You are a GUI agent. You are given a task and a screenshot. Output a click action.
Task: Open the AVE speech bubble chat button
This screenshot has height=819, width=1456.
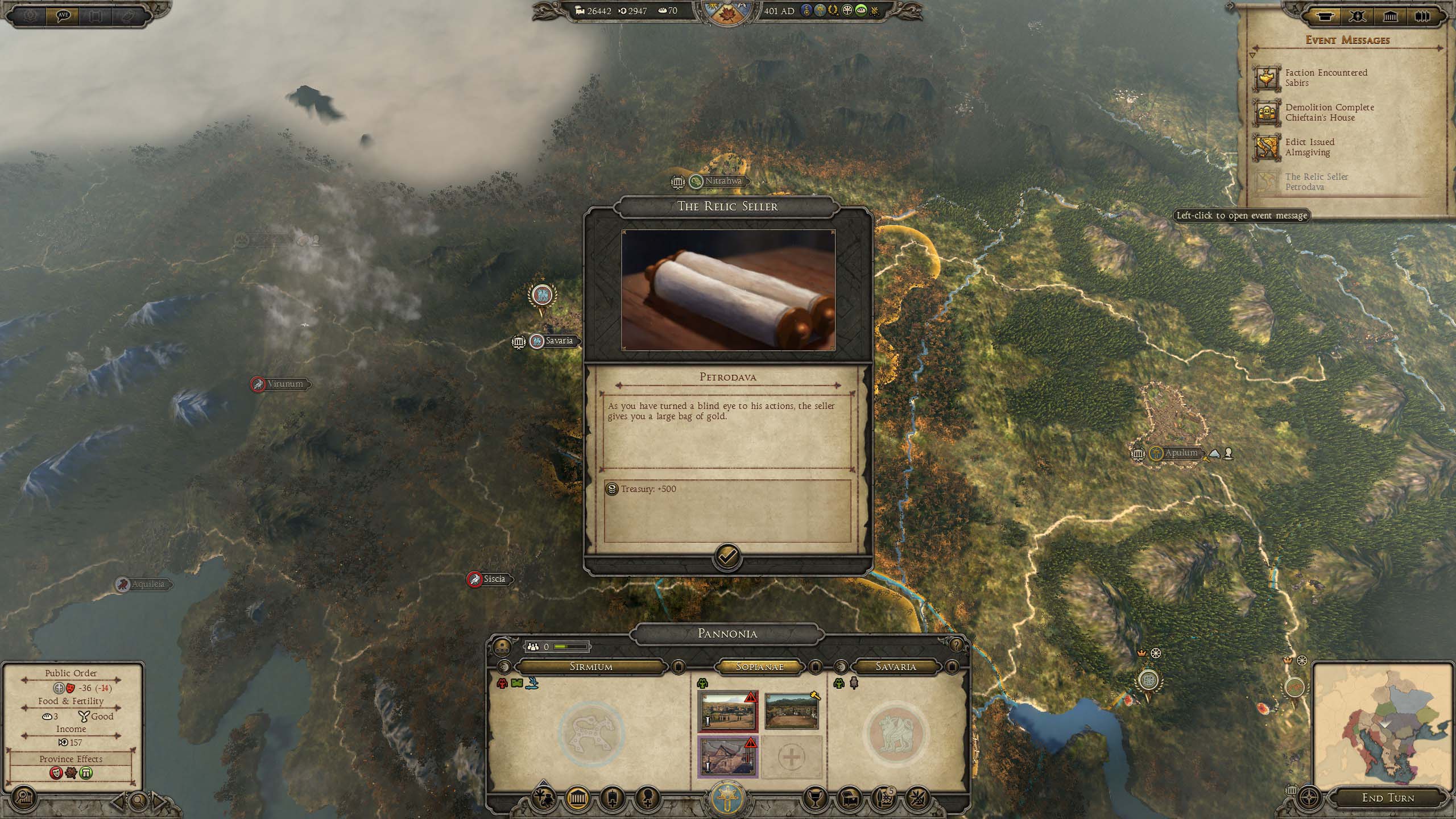[63, 16]
